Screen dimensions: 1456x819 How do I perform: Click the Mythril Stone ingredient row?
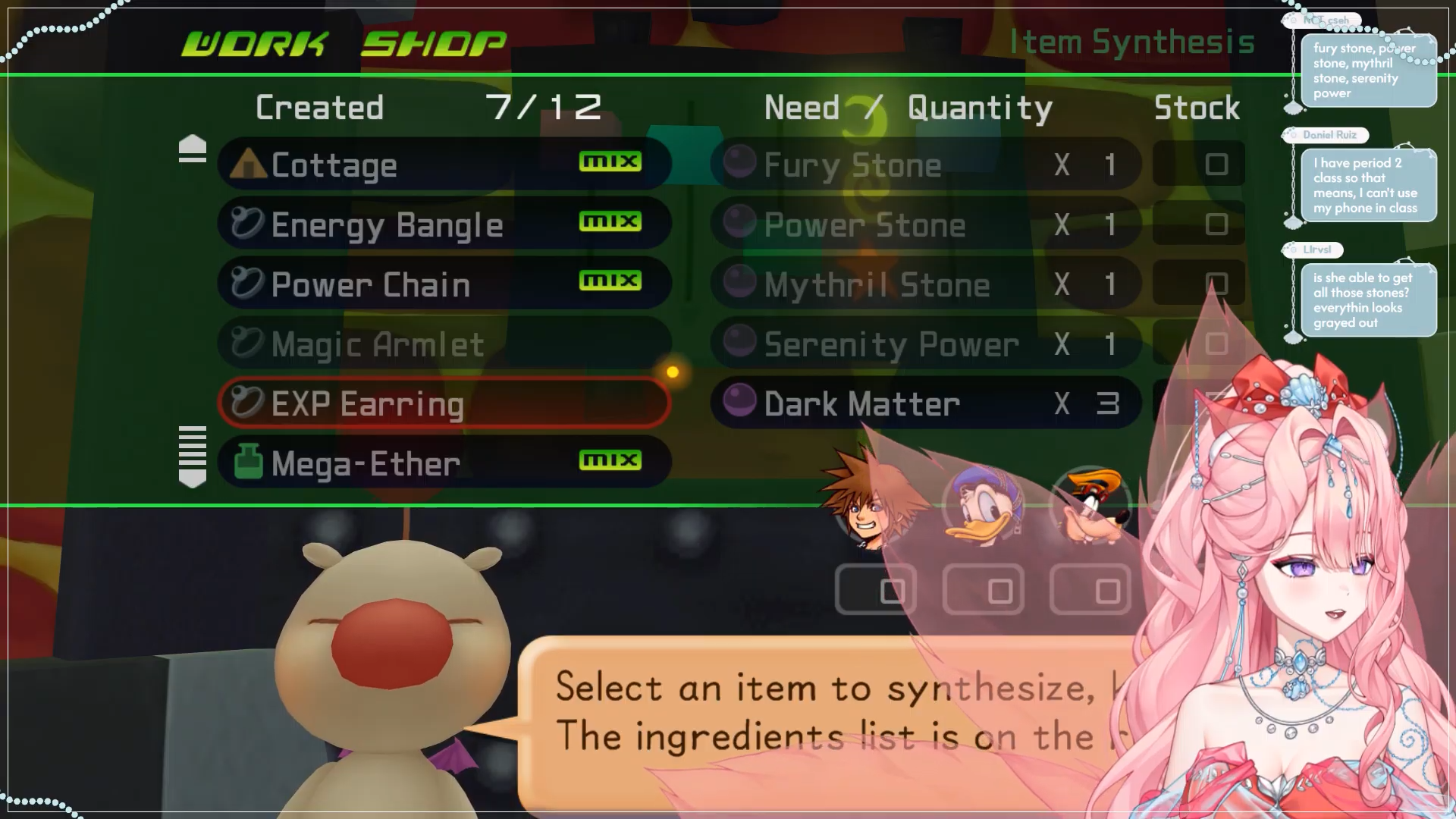(x=925, y=284)
